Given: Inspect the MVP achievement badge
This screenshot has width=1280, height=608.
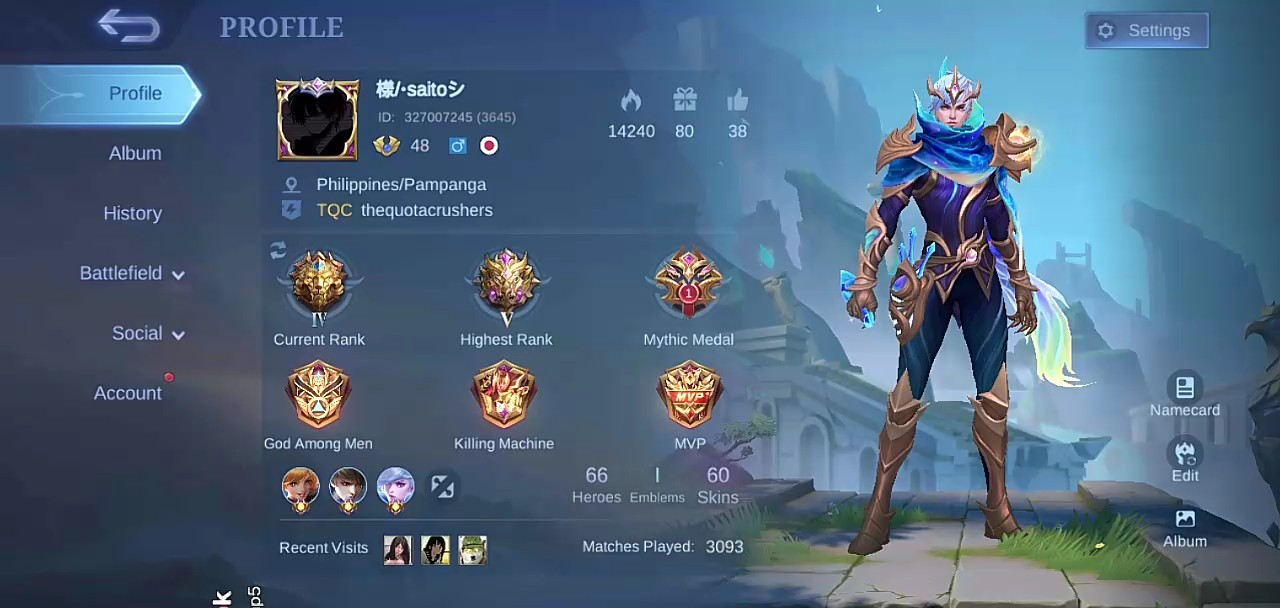Looking at the screenshot, I should (689, 394).
